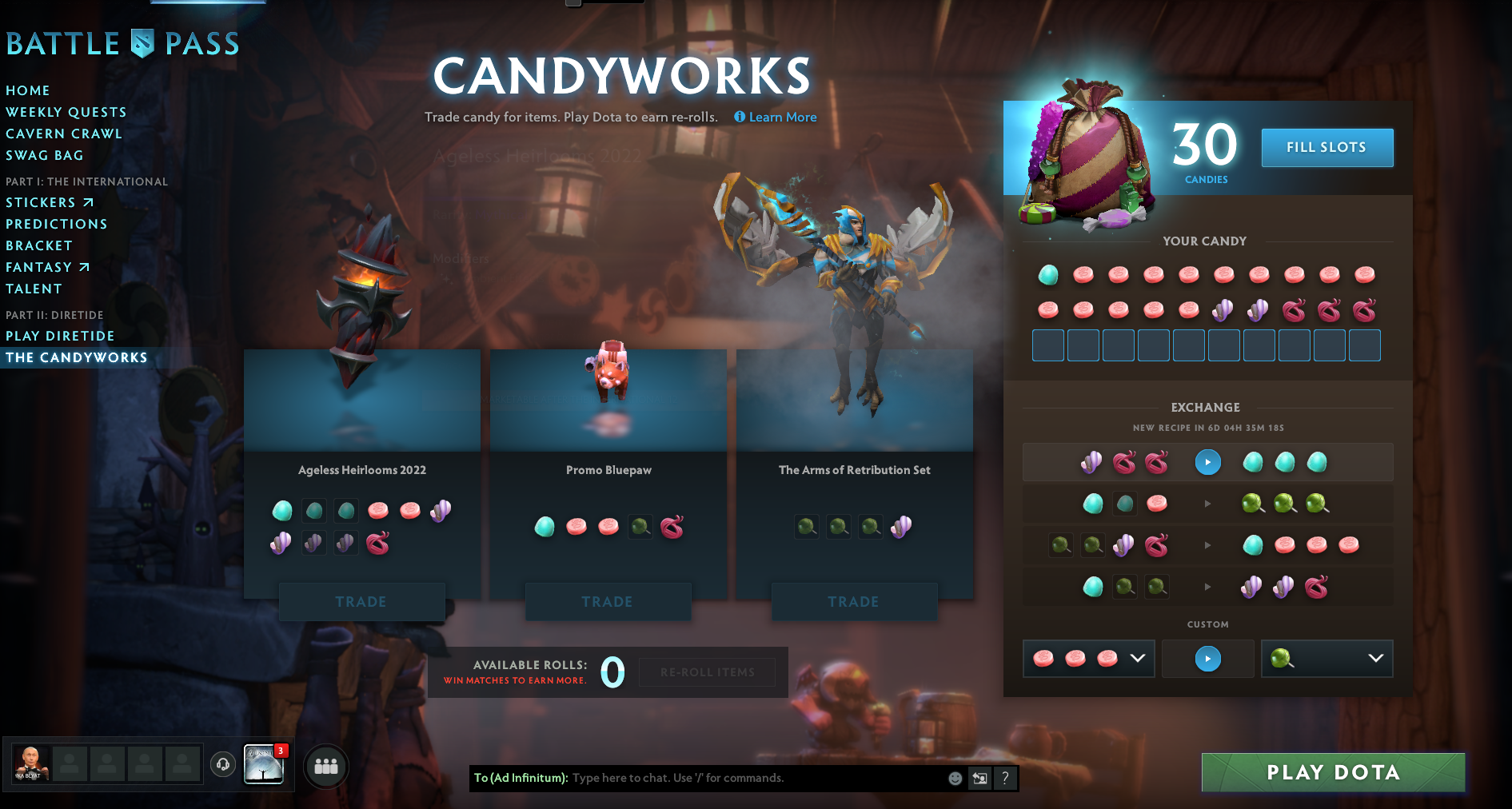Viewport: 1512px width, 809px height.
Task: Click the Fill Slots button
Action: (1326, 147)
